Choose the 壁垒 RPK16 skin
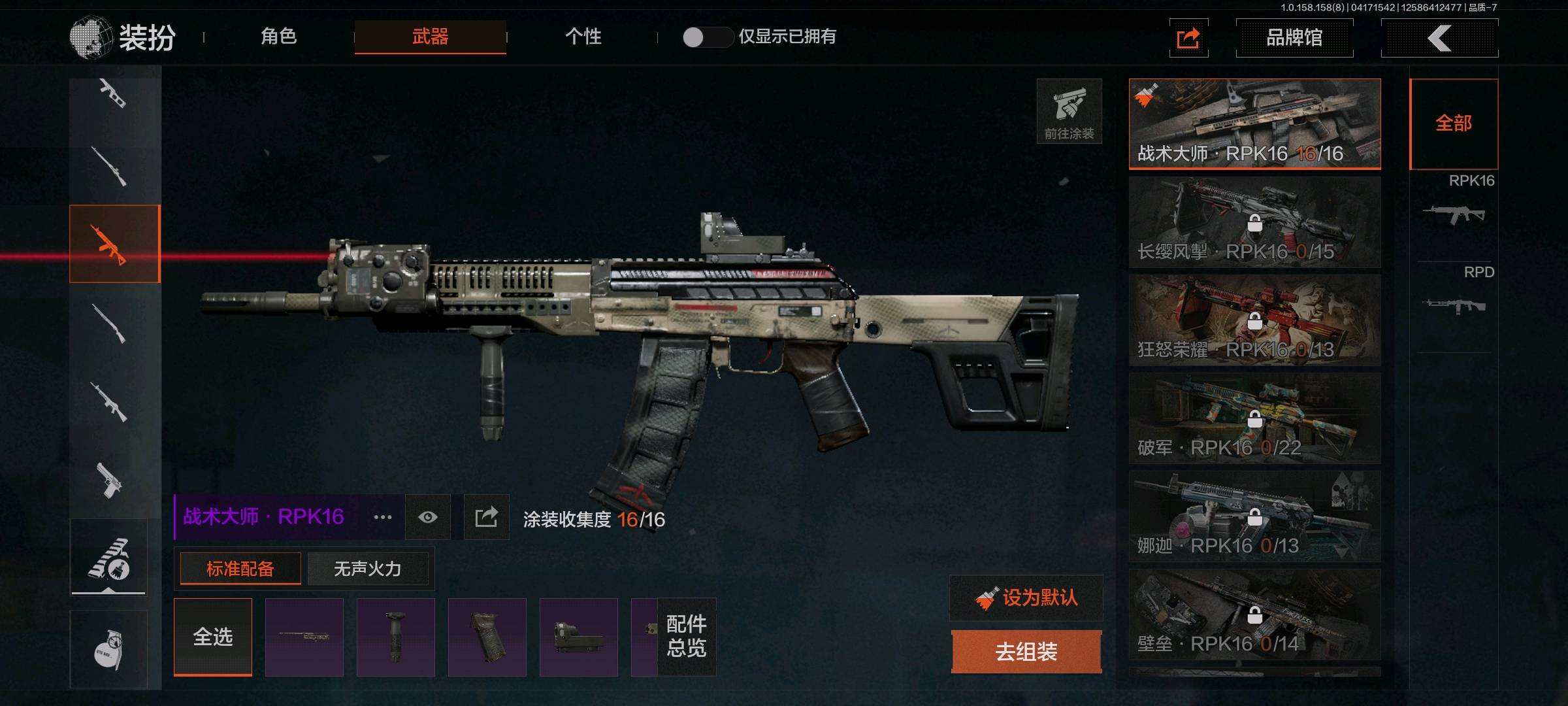Image resolution: width=1568 pixels, height=706 pixels. coord(1254,614)
